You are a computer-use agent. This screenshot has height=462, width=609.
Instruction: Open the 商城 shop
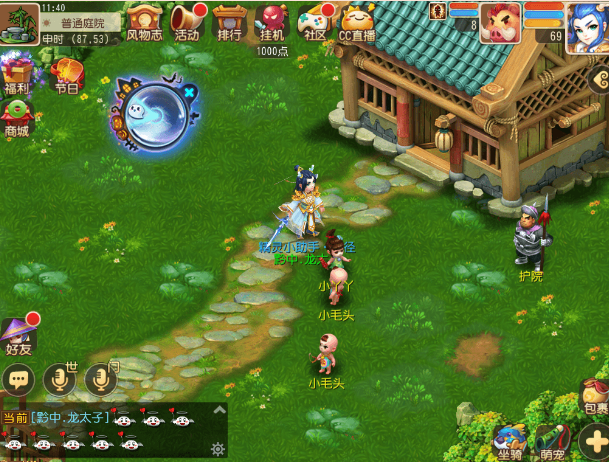pos(16,117)
